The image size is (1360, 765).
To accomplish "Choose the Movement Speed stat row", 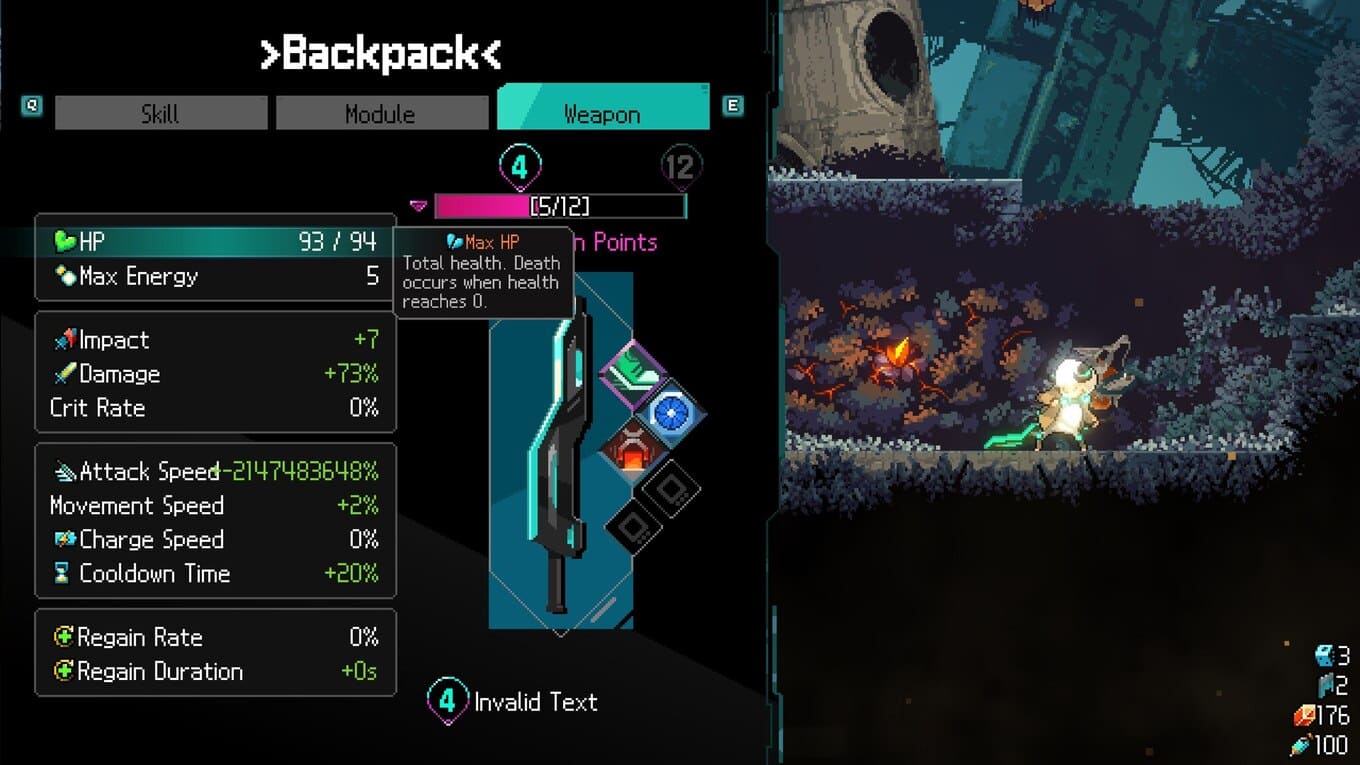I will [x=215, y=505].
